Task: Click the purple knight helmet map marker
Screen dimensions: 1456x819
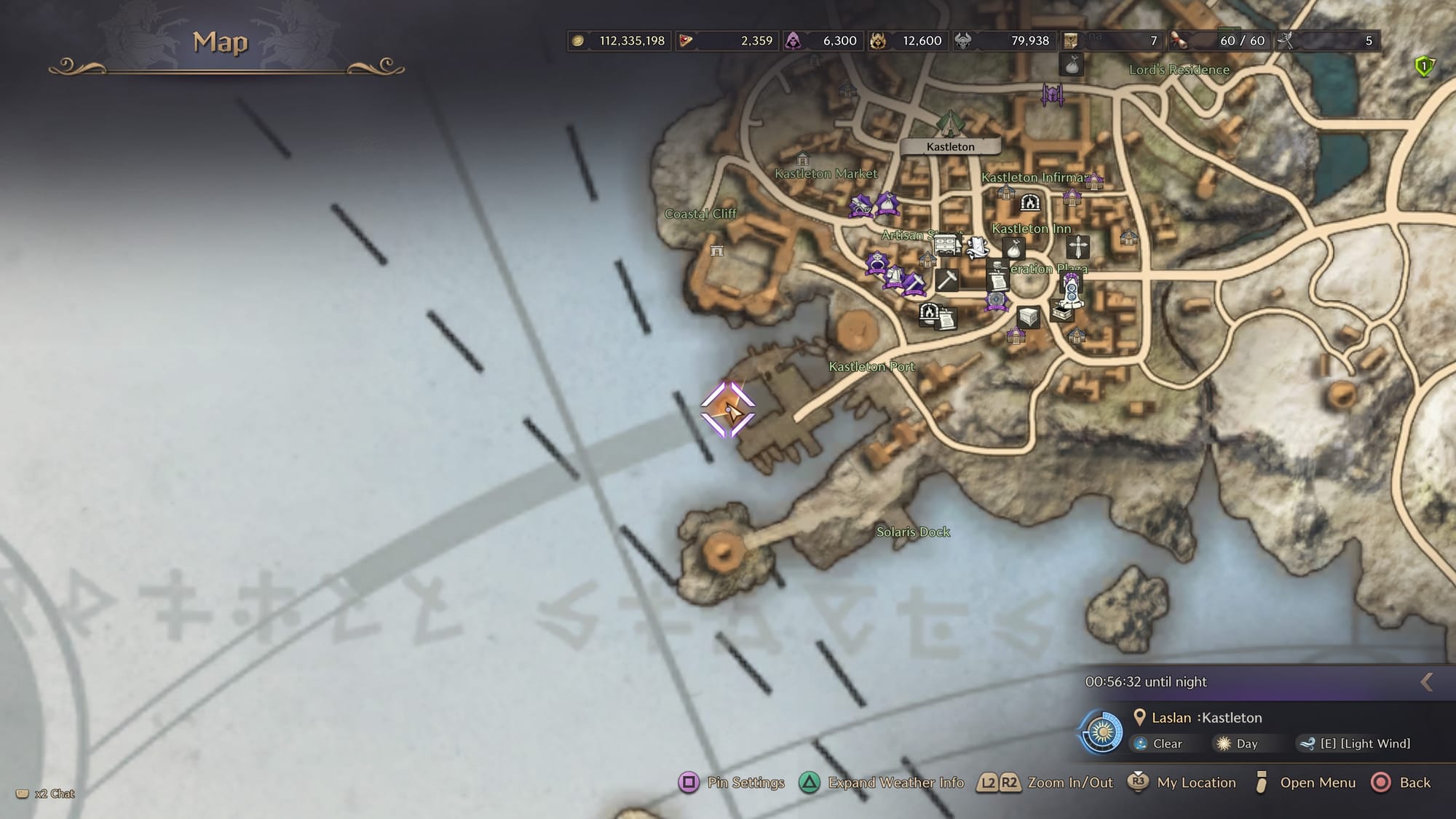Action: (x=1052, y=94)
